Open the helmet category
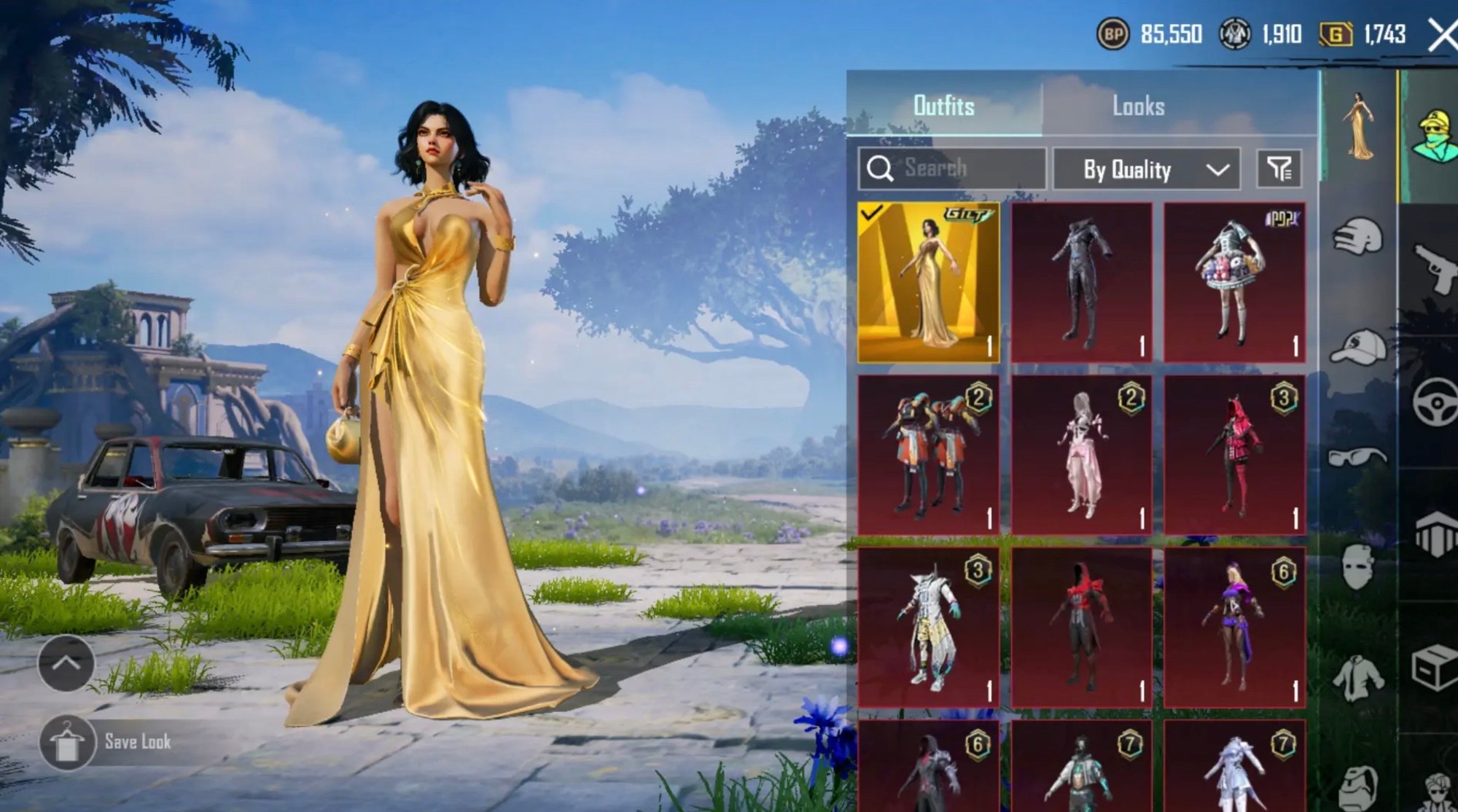1458x812 pixels. (1357, 235)
